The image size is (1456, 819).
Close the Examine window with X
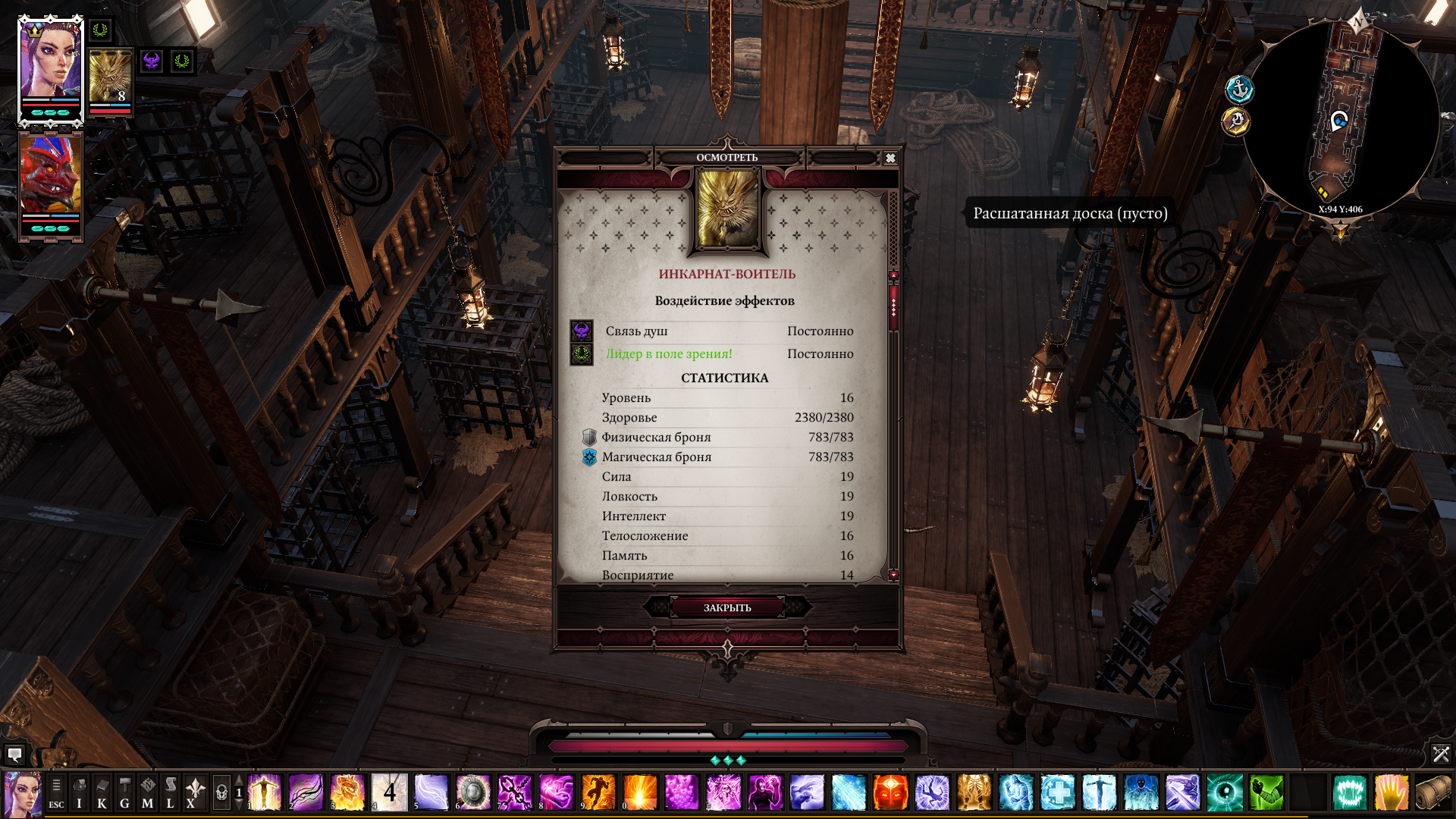tap(890, 158)
